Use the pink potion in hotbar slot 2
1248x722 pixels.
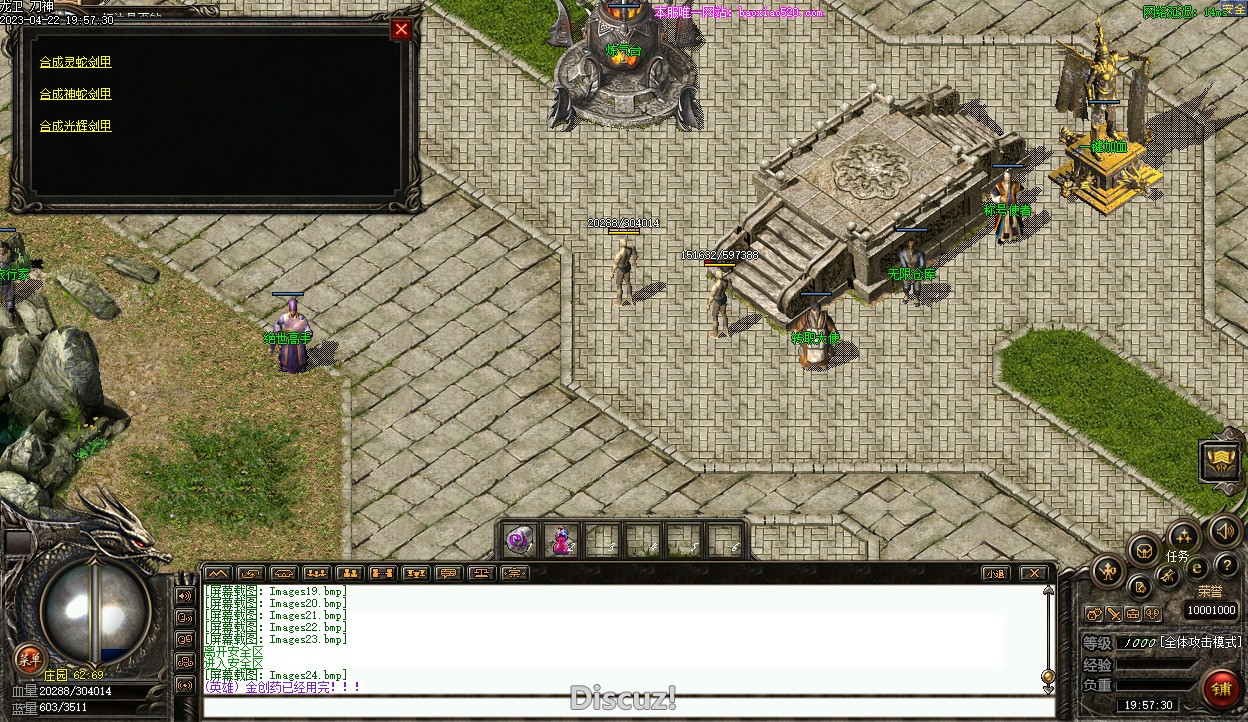click(x=561, y=541)
